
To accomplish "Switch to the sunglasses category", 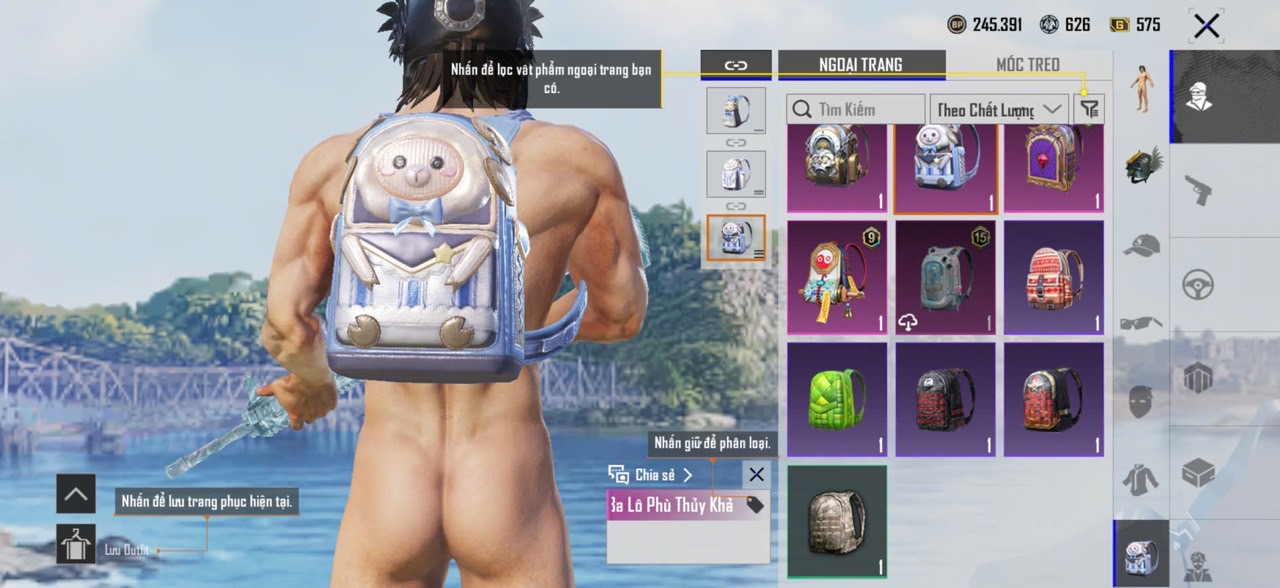I will coord(1141,322).
